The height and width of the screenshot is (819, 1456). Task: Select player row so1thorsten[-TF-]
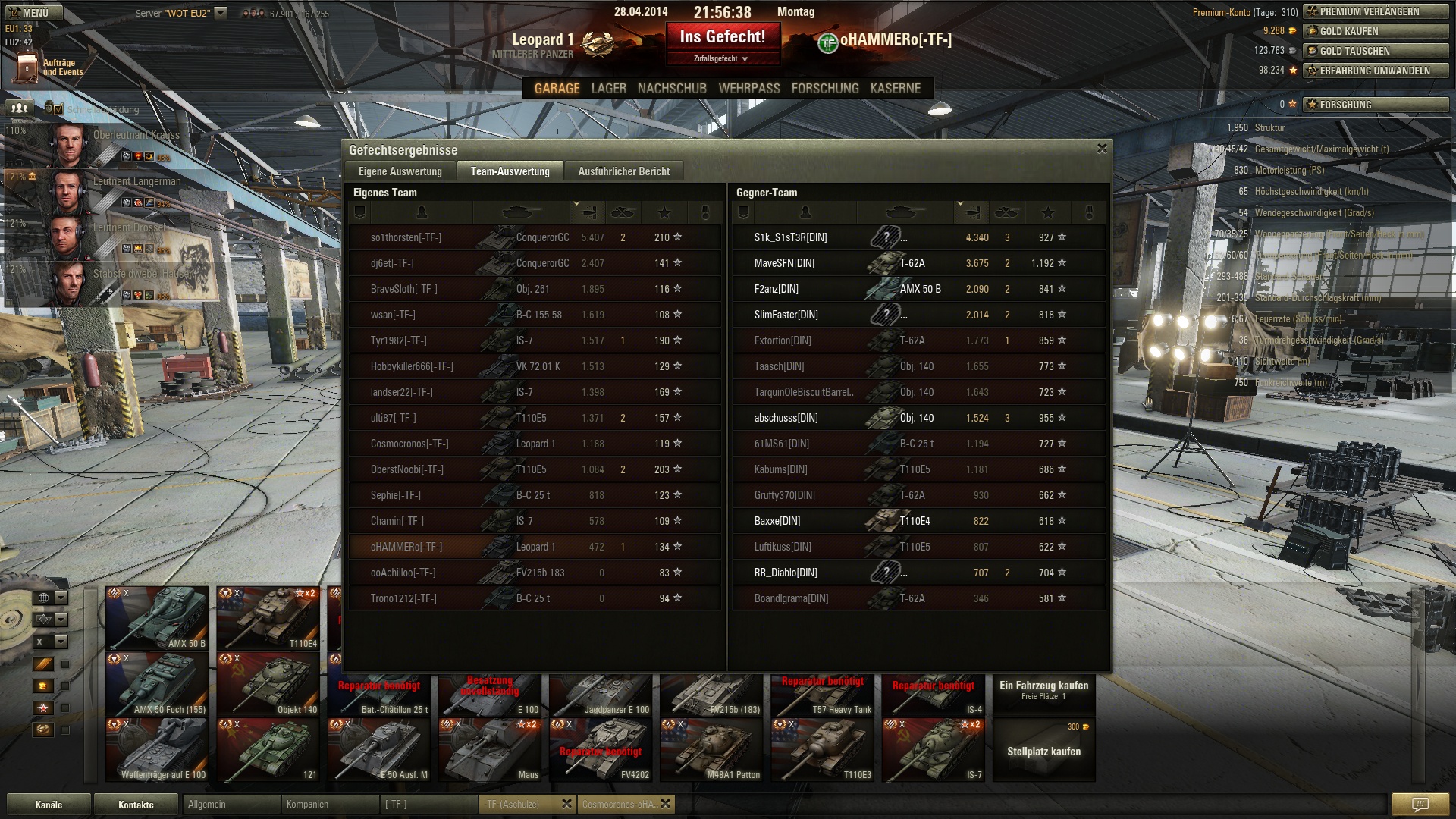(406, 237)
